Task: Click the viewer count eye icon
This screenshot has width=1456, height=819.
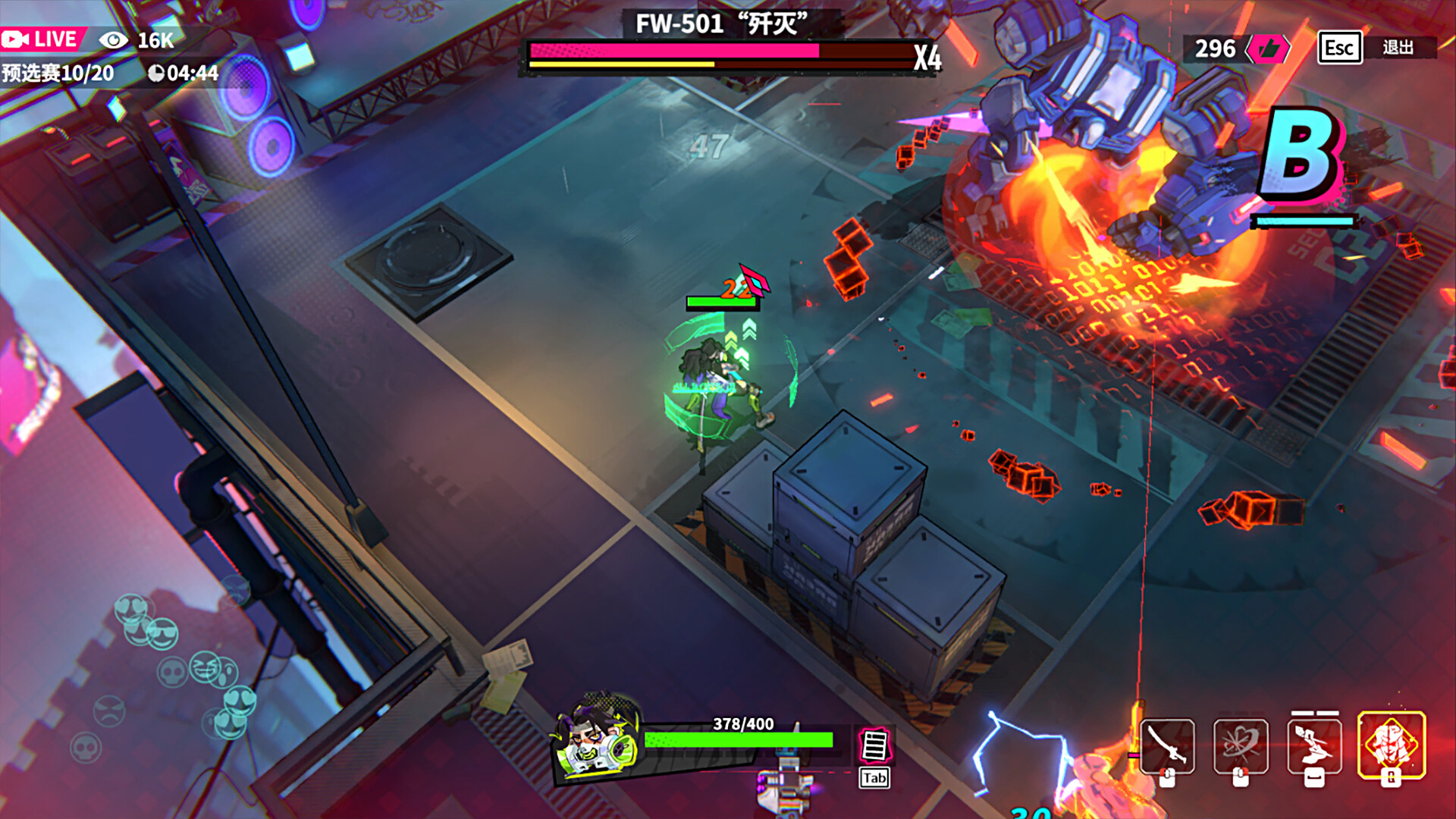Action: click(112, 38)
